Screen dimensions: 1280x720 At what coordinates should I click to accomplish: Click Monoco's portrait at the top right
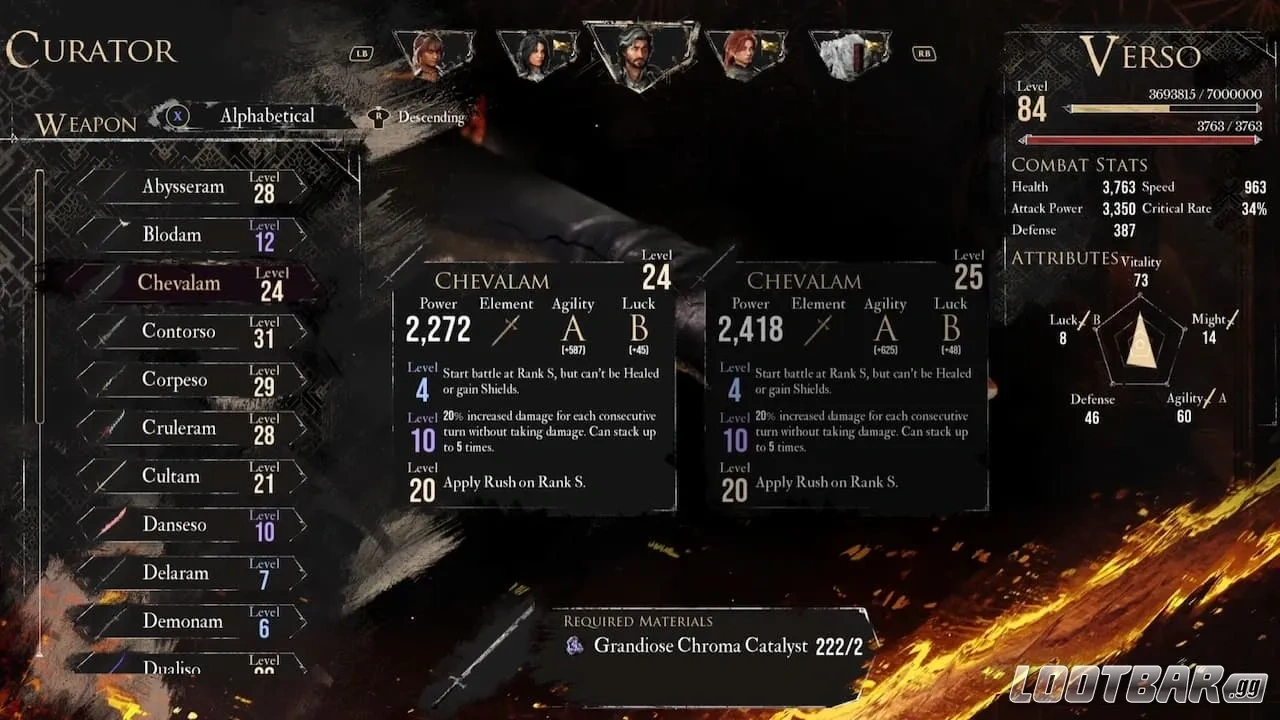[x=849, y=55]
